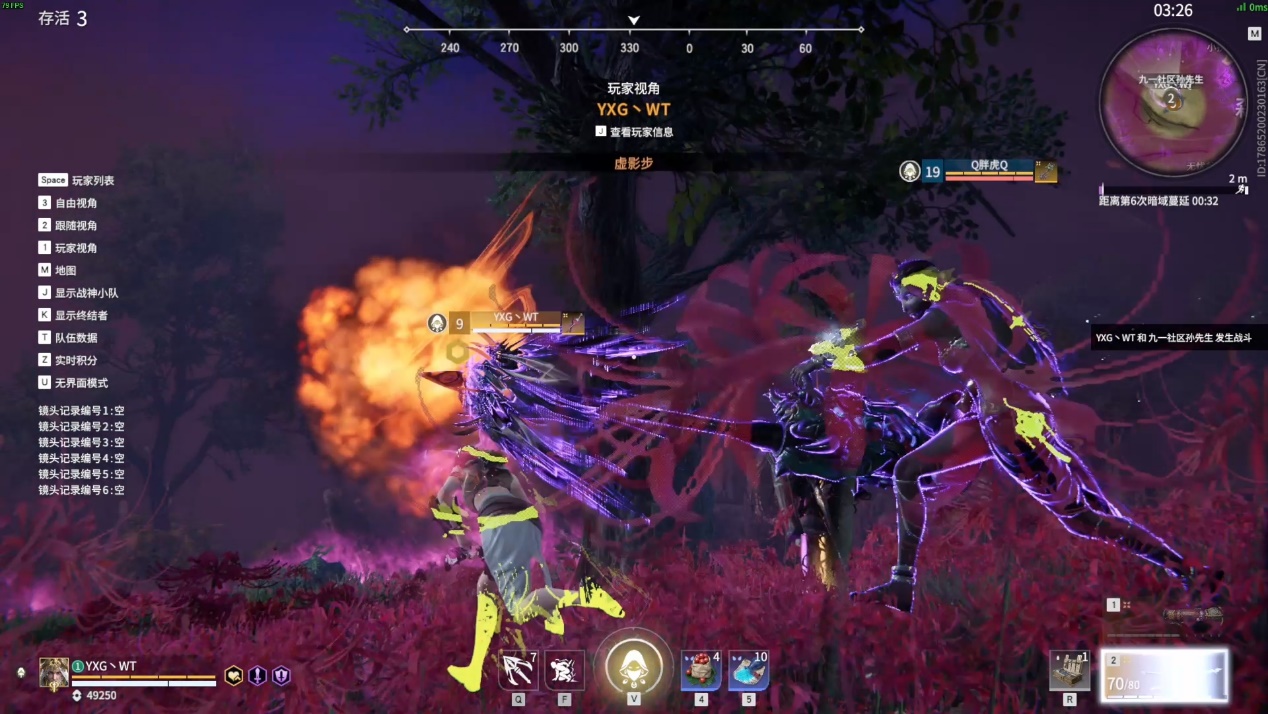
Task: Activate the Q skill icon with 7 charges
Action: [518, 670]
